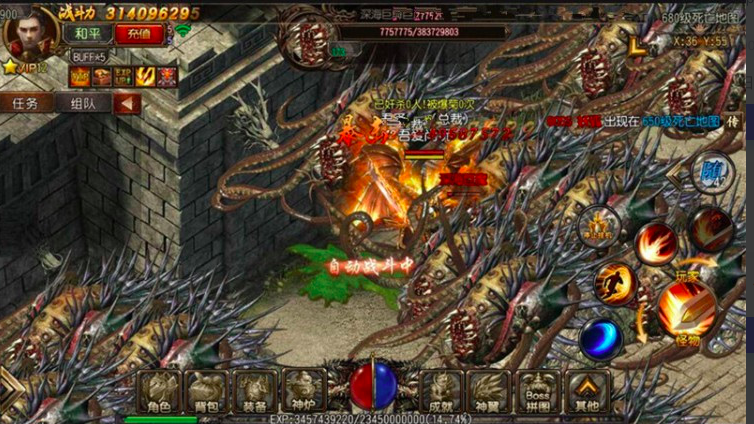Use the blue orb skill

pyautogui.click(x=600, y=337)
